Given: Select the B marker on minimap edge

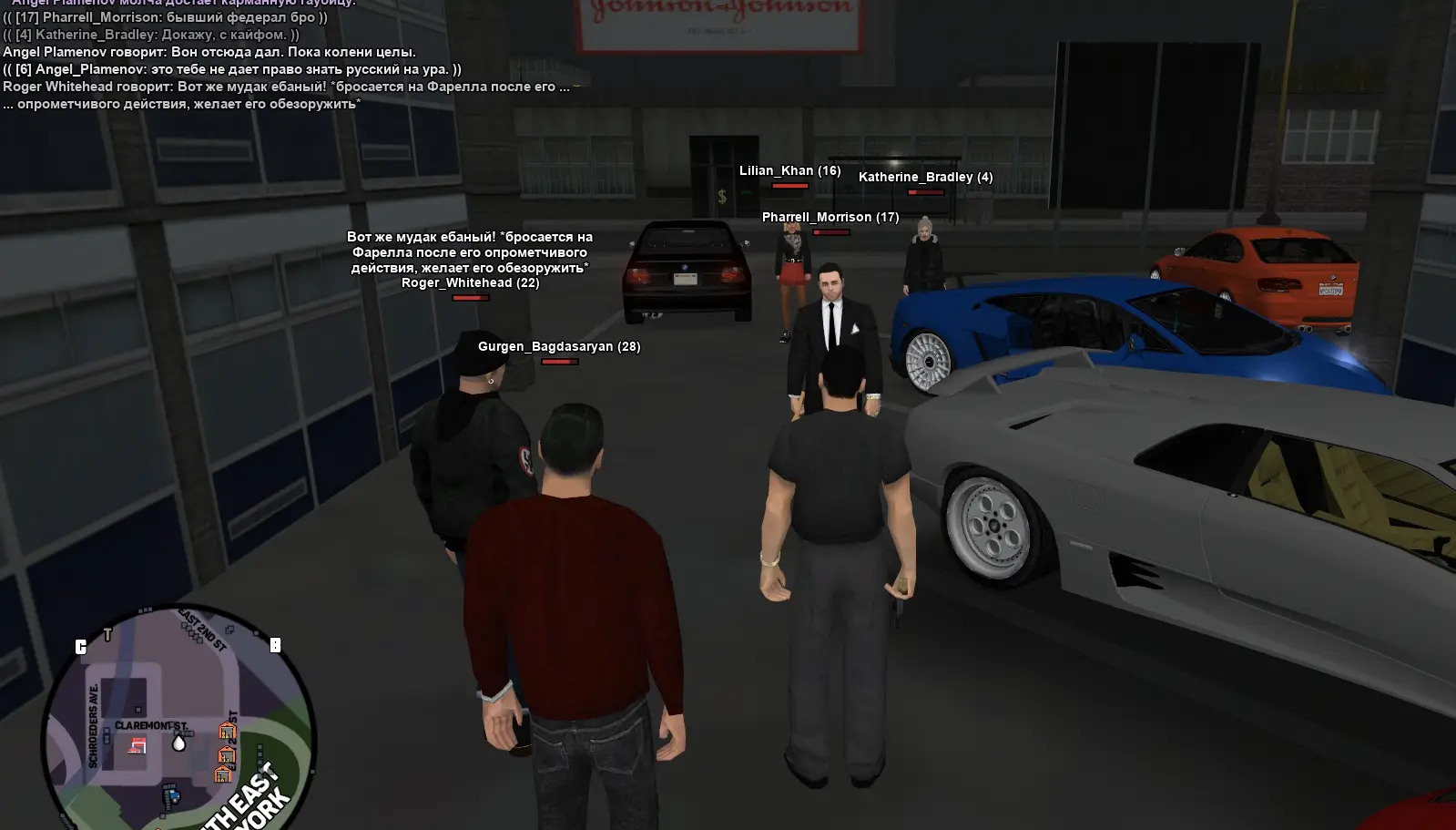Looking at the screenshot, I should 275,645.
